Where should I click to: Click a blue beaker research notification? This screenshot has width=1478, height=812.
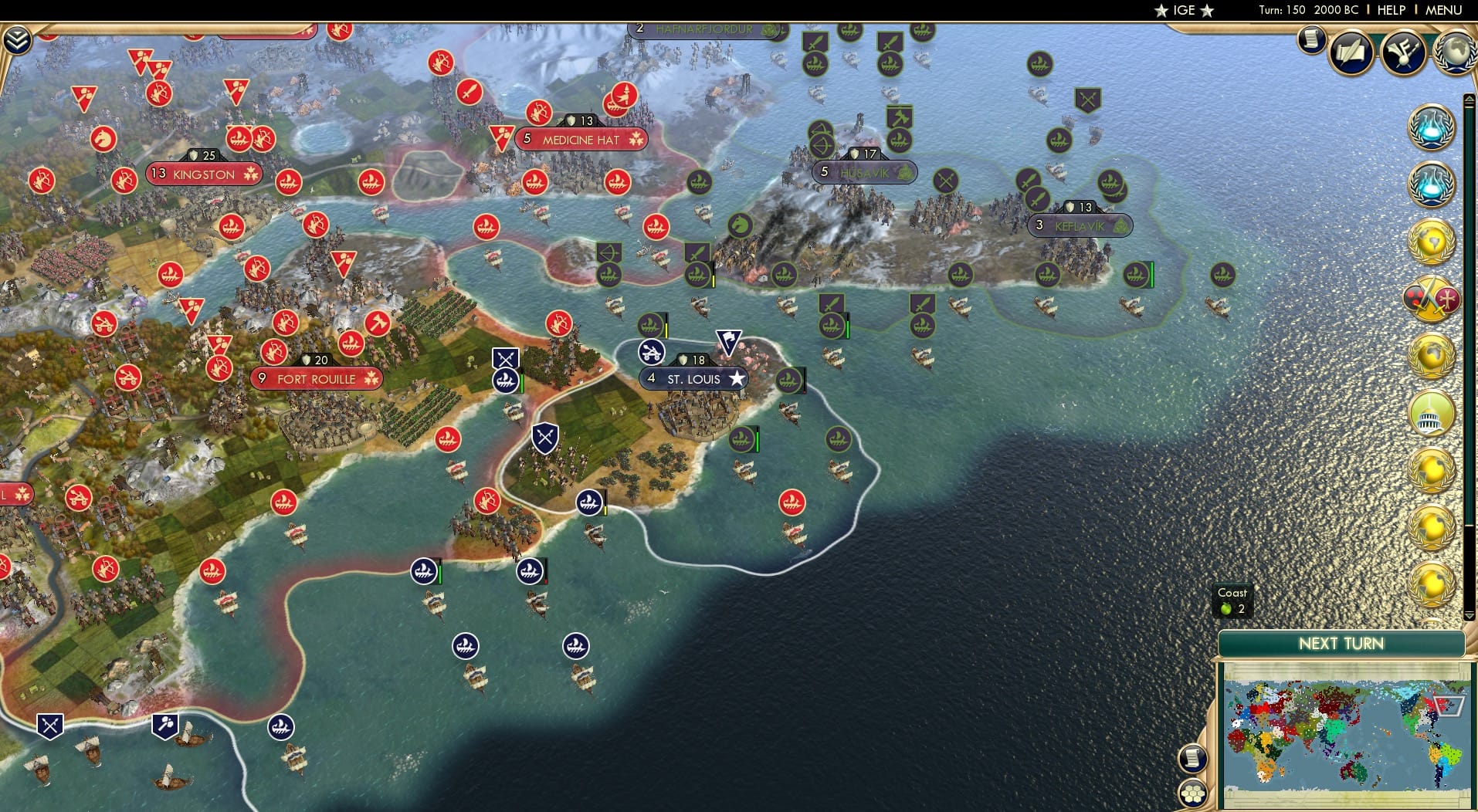1432,127
